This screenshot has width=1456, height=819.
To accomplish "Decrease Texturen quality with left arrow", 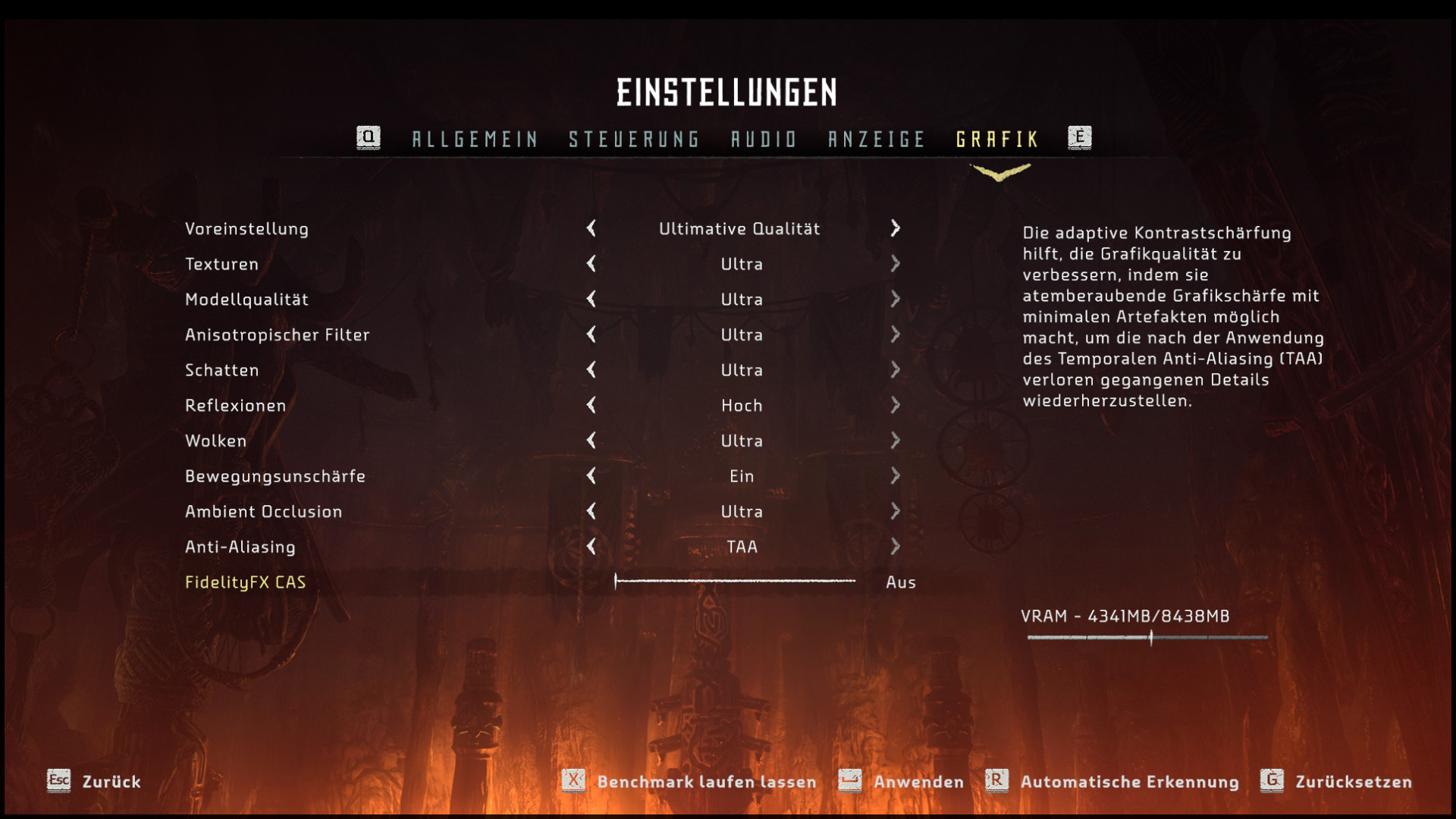I will [591, 264].
